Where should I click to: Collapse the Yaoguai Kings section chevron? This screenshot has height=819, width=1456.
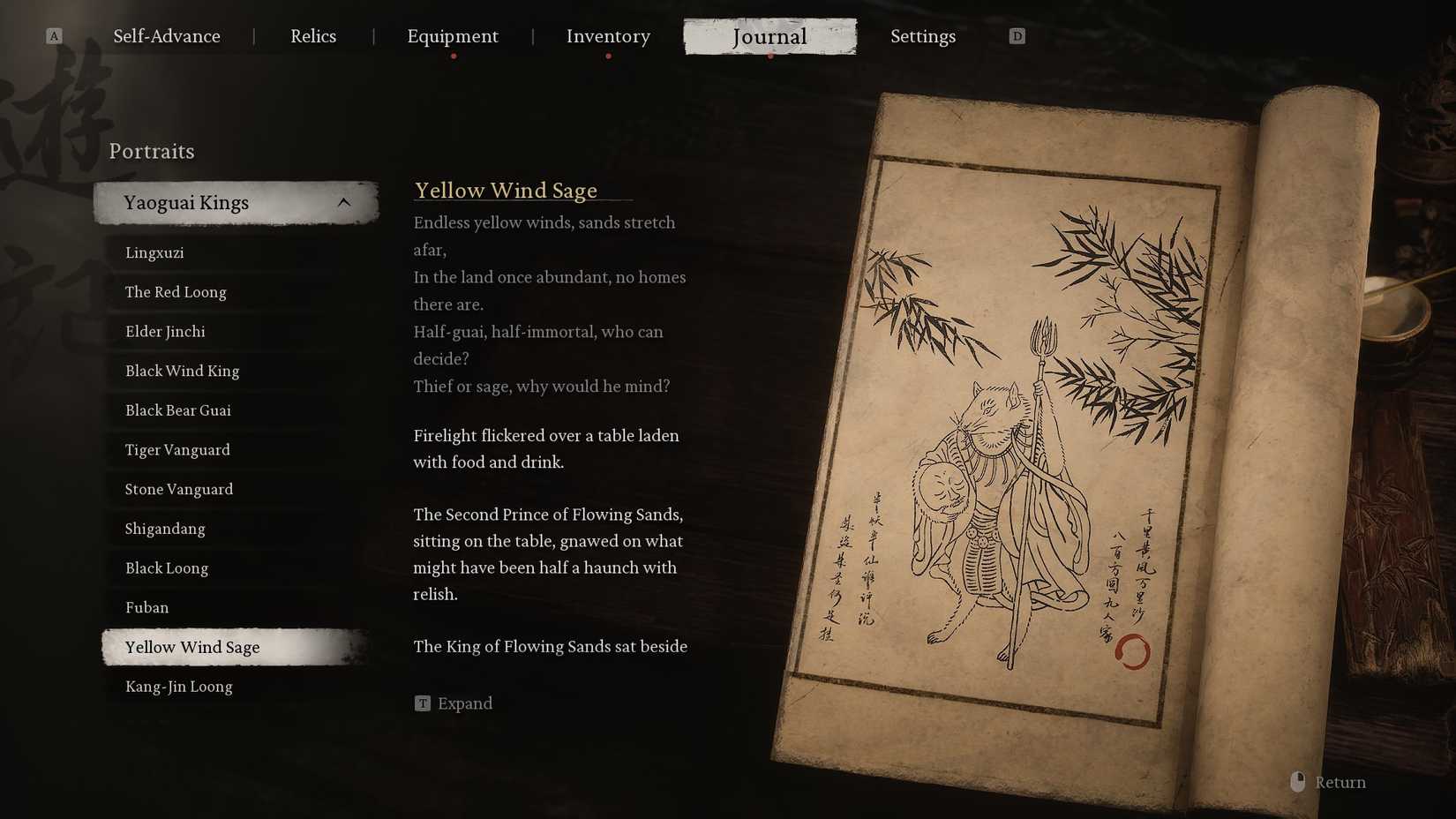(x=344, y=201)
